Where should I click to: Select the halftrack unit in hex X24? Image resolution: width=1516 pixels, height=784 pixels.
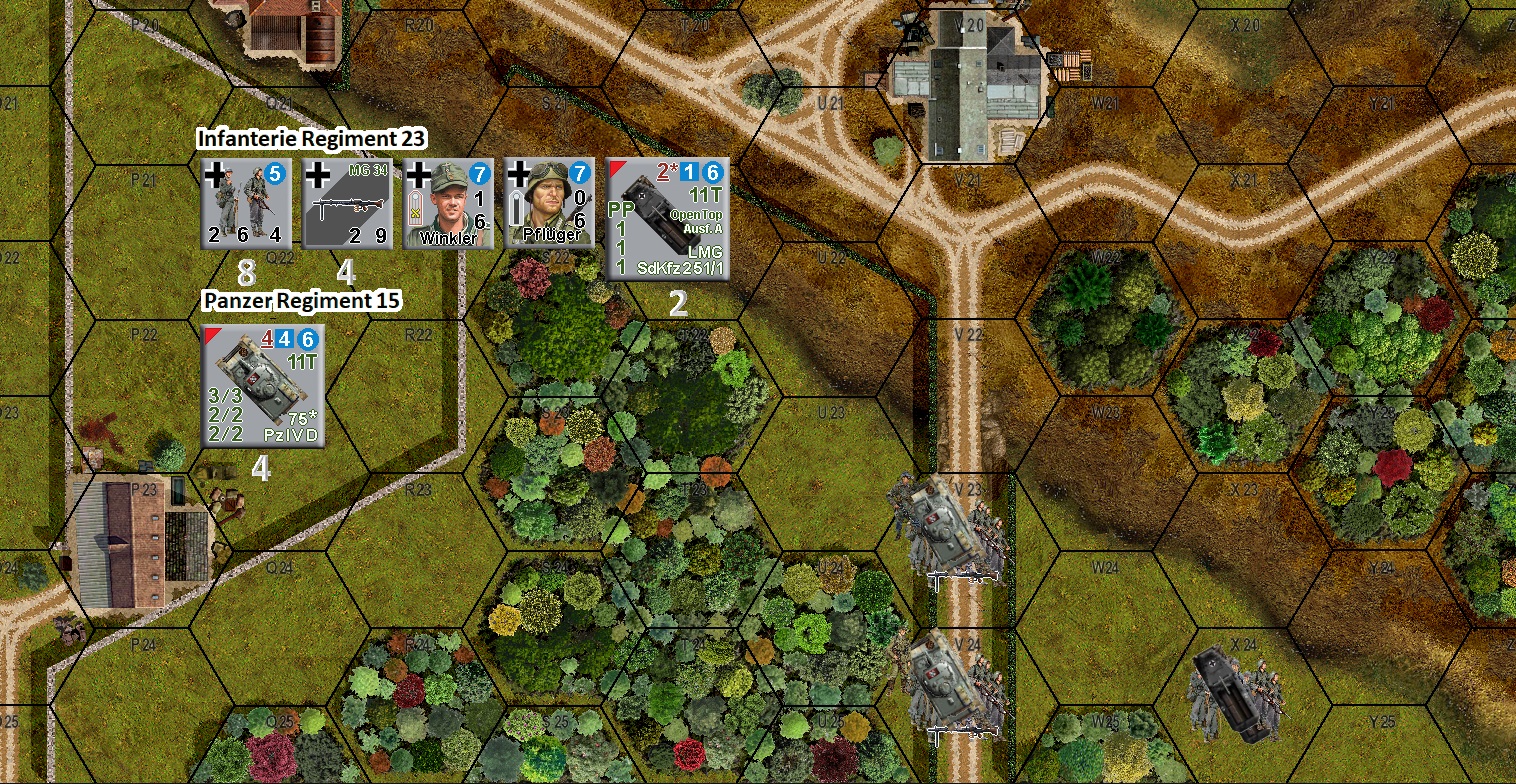pyautogui.click(x=1235, y=690)
